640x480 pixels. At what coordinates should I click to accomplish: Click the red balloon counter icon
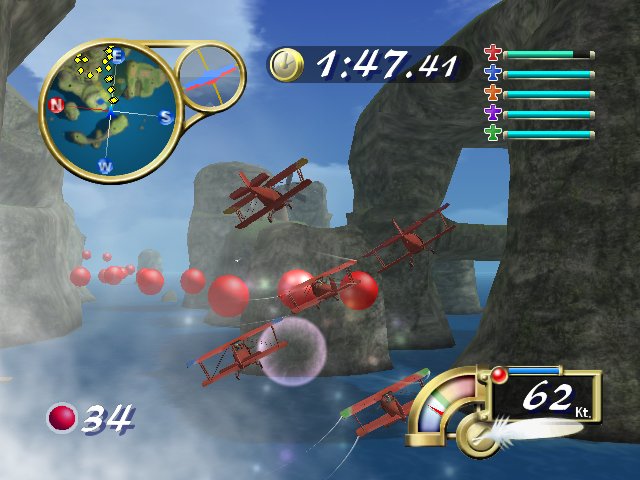pyautogui.click(x=62, y=418)
